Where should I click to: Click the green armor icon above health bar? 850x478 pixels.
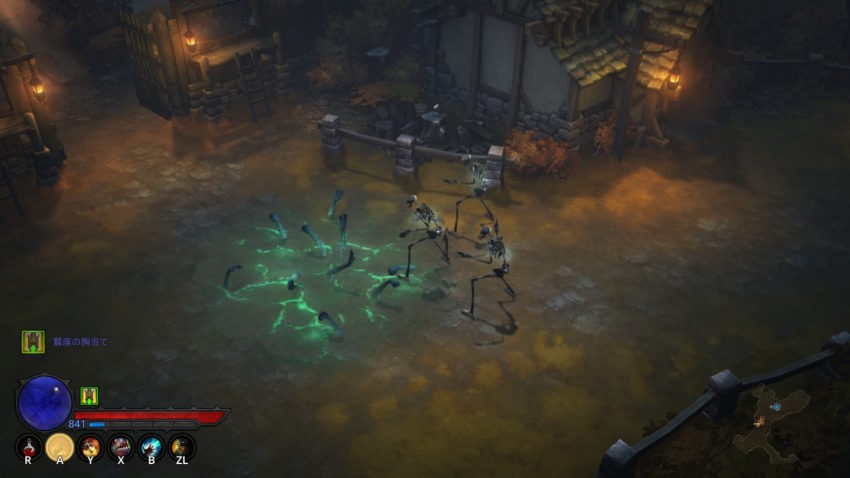[x=89, y=396]
